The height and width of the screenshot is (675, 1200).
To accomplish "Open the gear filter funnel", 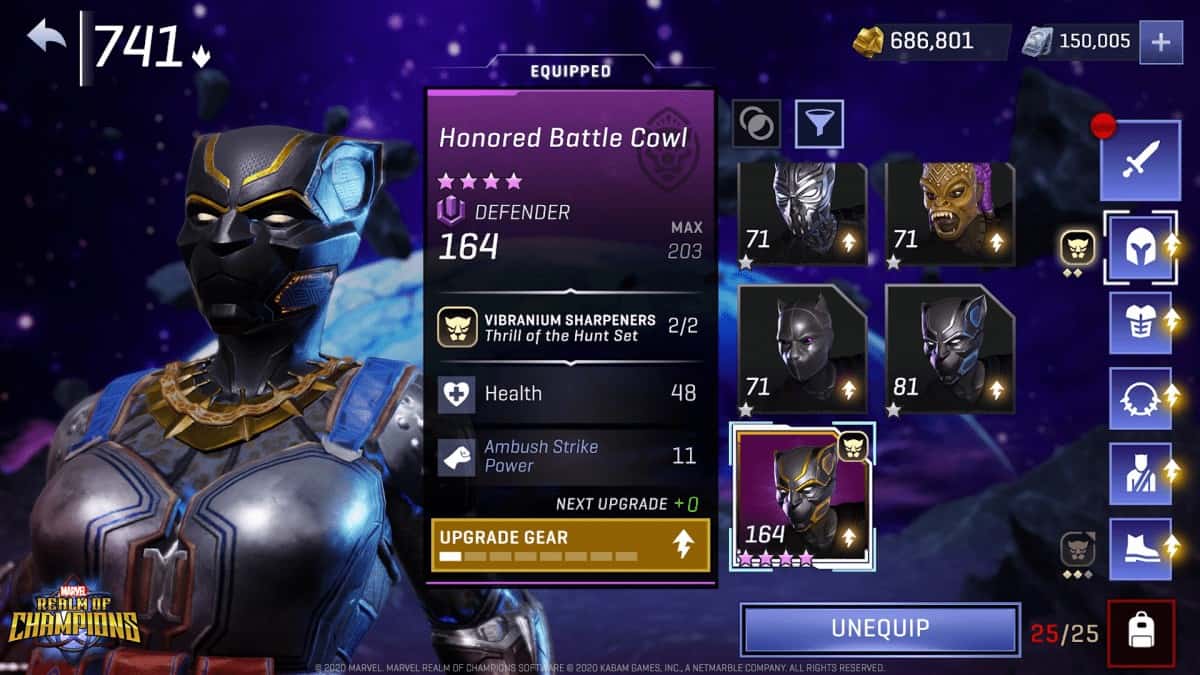I will (819, 124).
